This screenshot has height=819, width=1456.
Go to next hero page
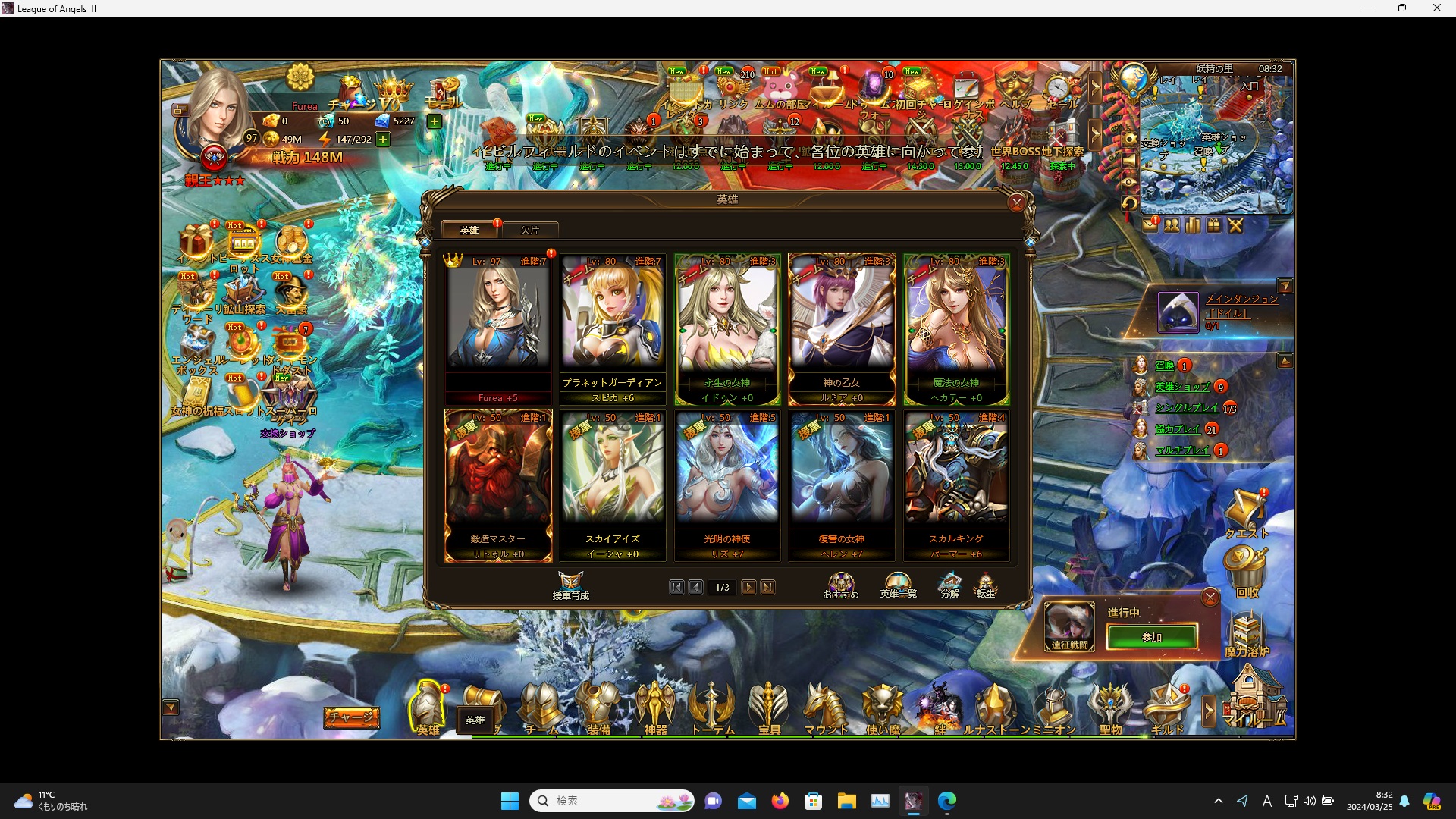[x=748, y=588]
